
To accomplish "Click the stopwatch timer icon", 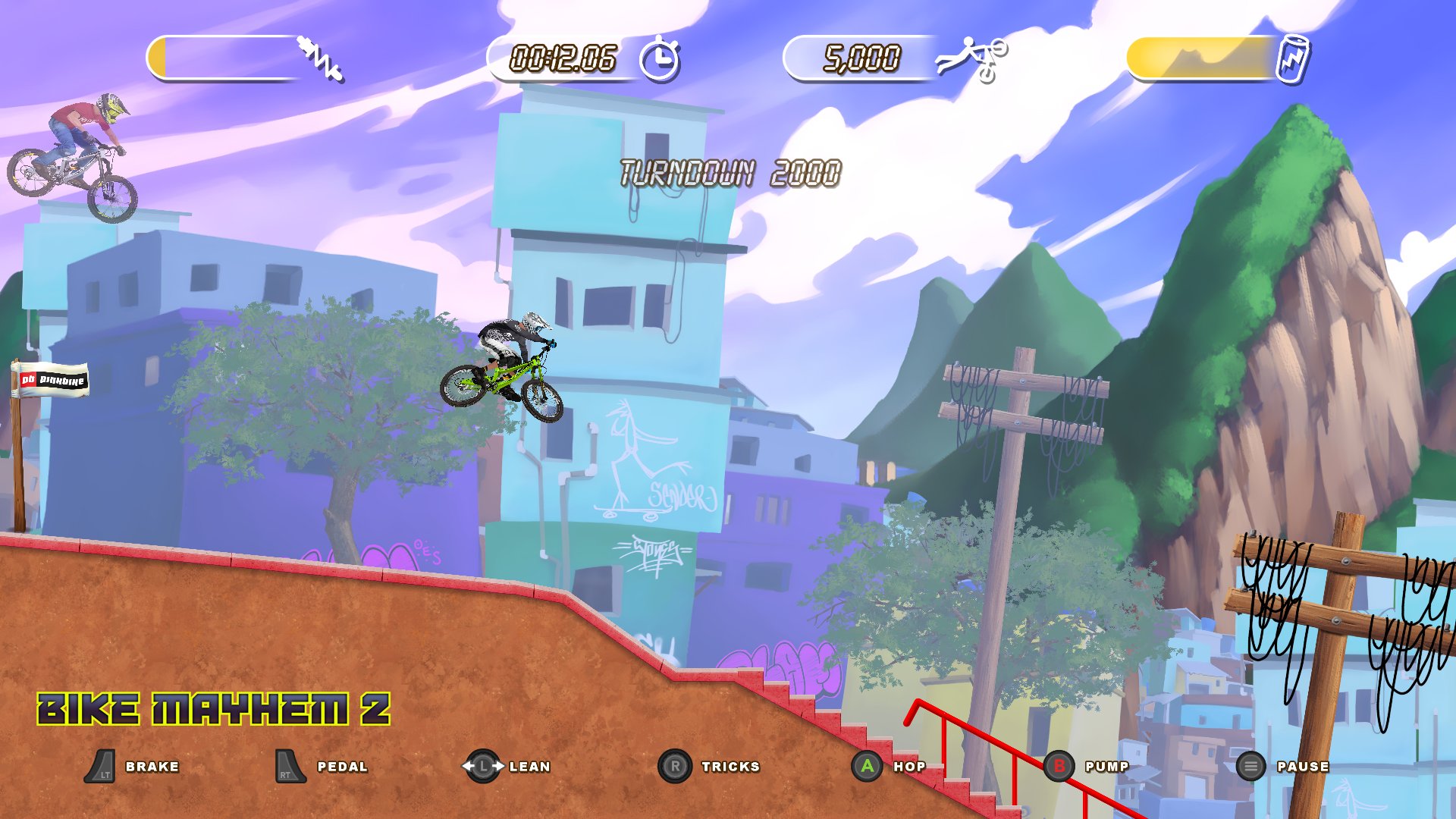I will [659, 56].
